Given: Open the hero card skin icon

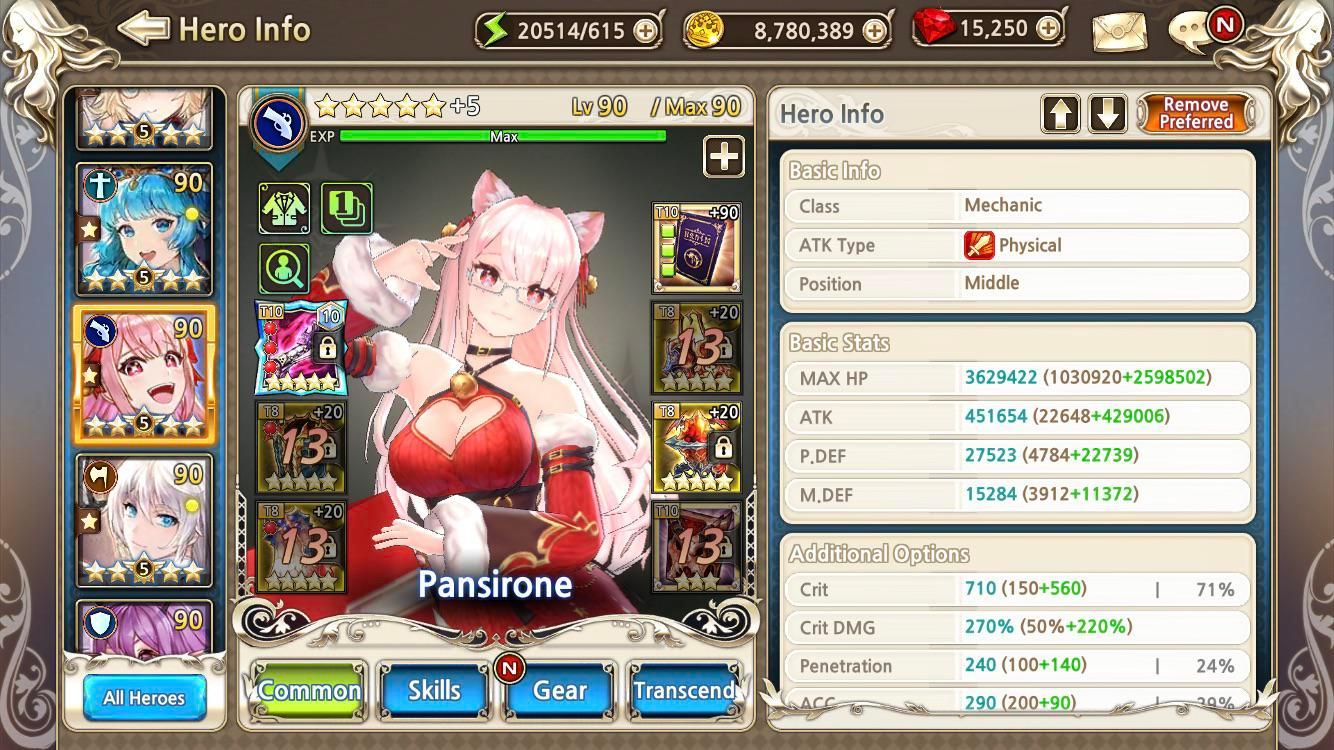Looking at the screenshot, I should click(x=345, y=208).
